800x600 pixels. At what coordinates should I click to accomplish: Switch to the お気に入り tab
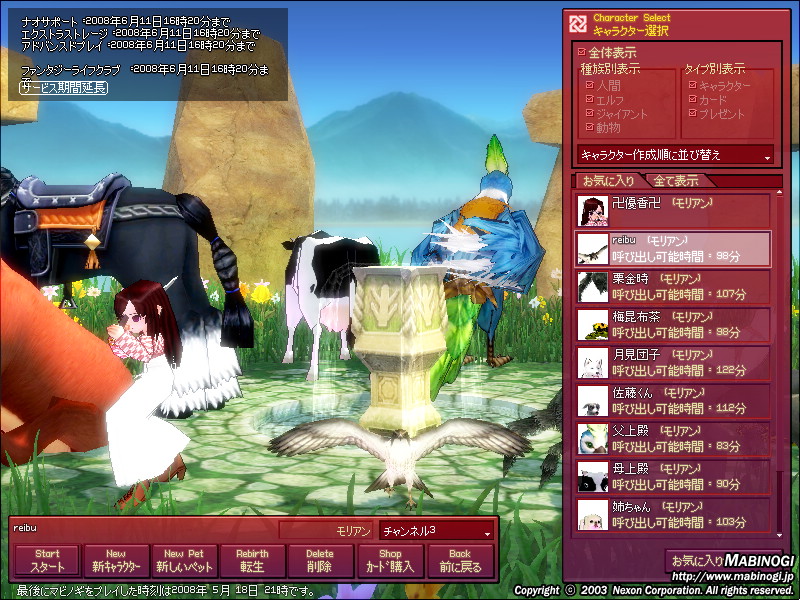coord(608,181)
